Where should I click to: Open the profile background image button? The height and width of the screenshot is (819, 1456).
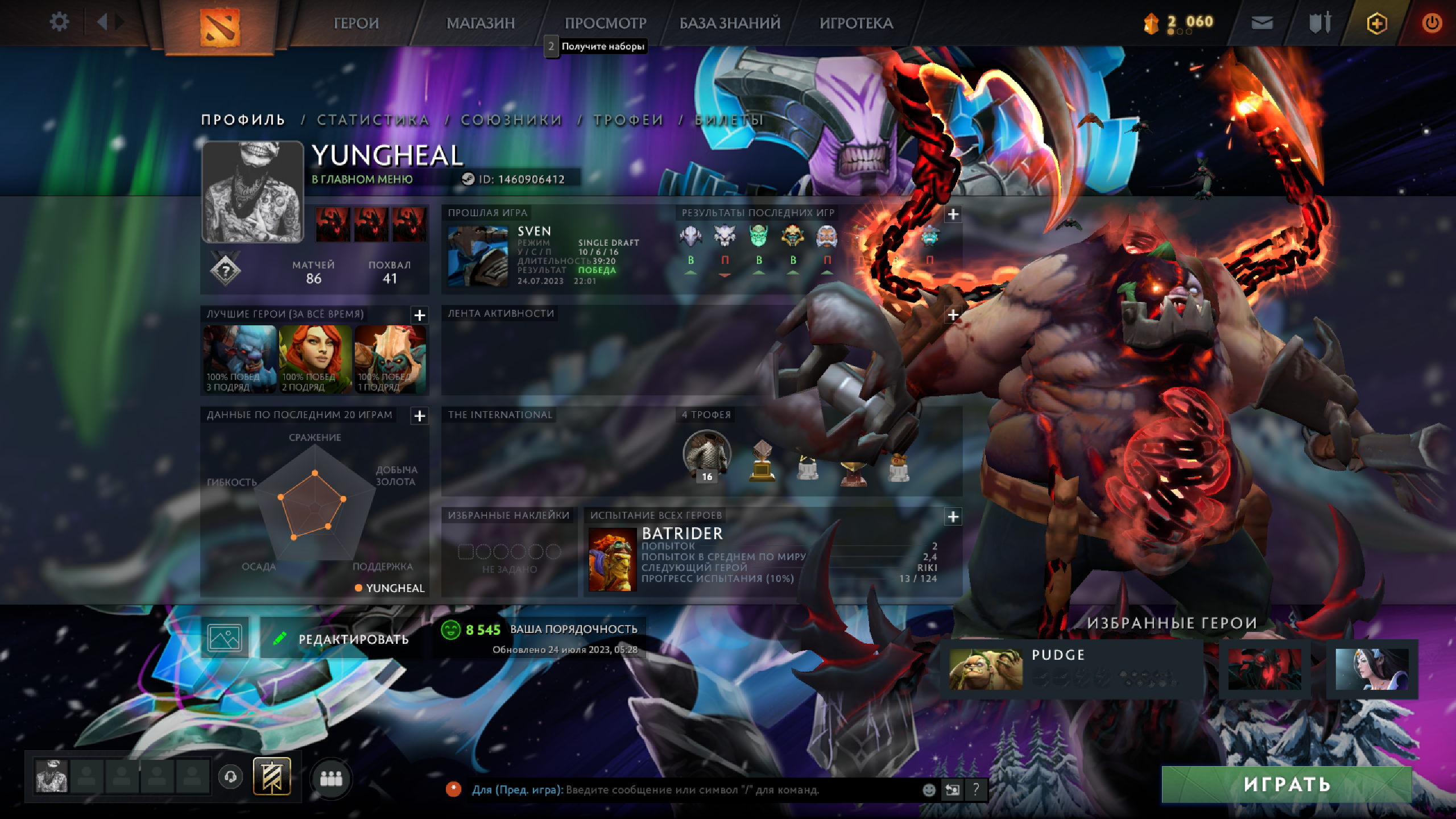225,638
